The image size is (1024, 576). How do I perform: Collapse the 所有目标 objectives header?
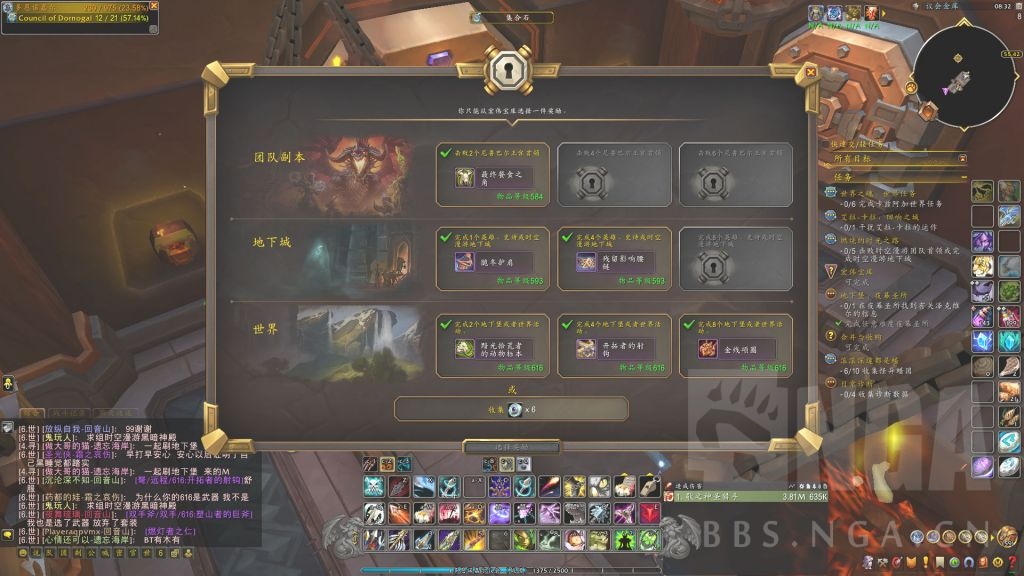click(x=962, y=158)
